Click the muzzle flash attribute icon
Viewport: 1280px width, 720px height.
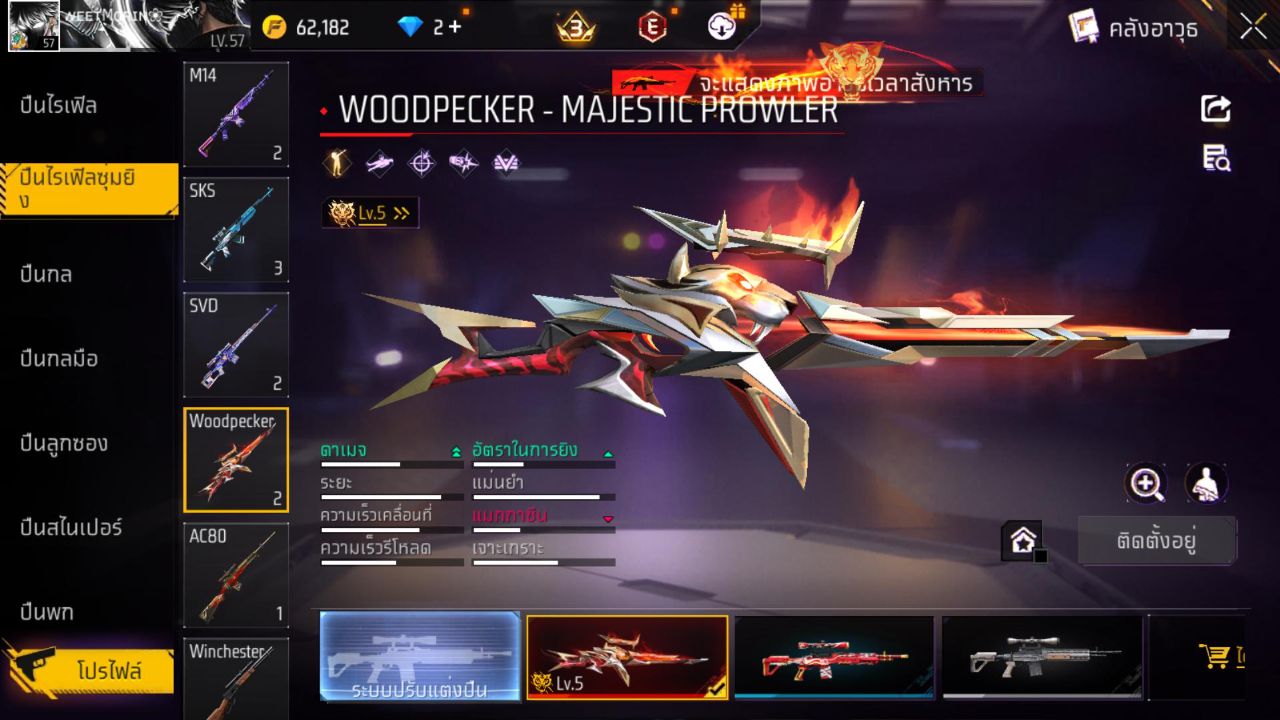tap(462, 163)
